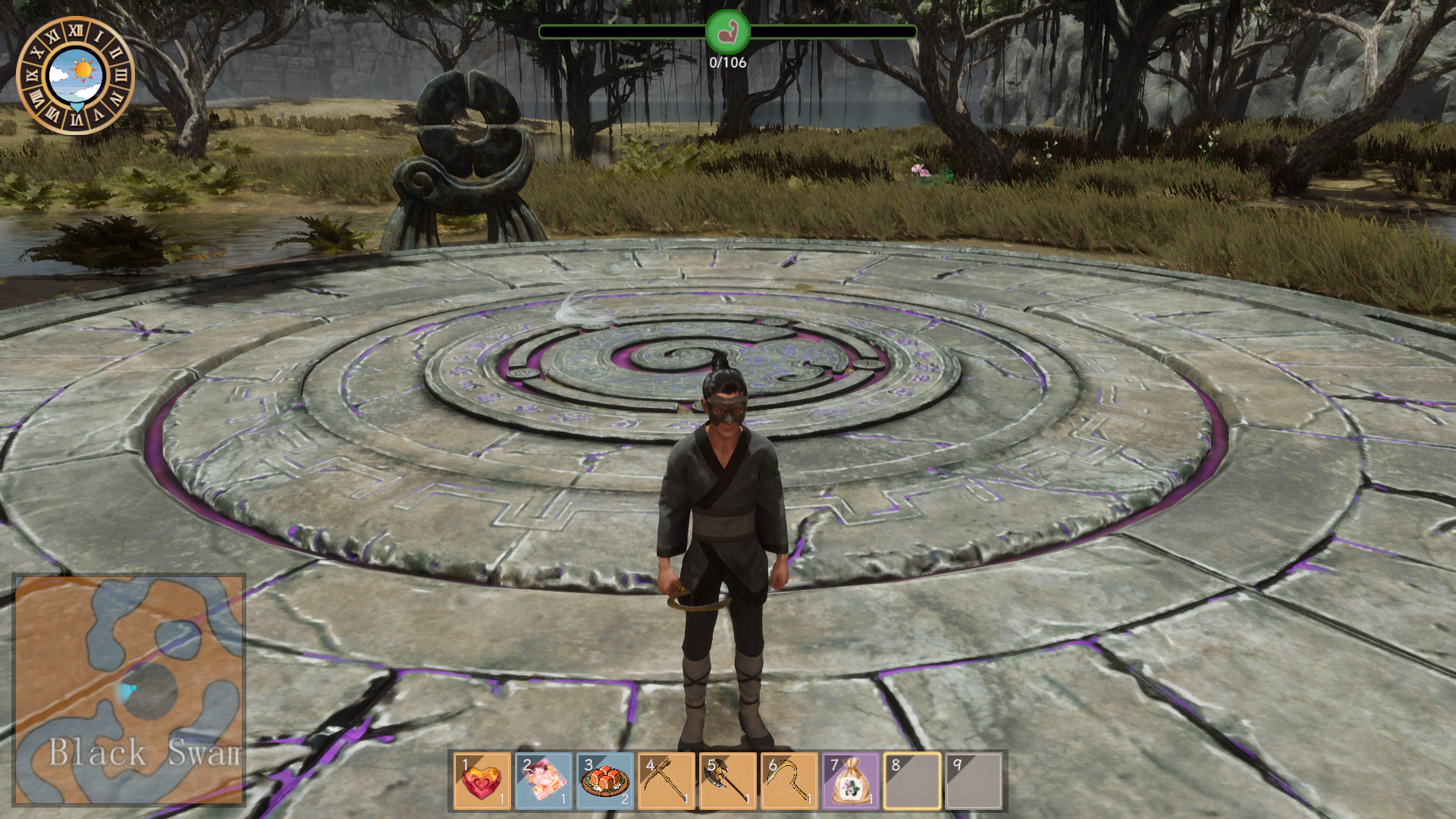Pick the flower seed bag in slot 7

click(x=851, y=781)
